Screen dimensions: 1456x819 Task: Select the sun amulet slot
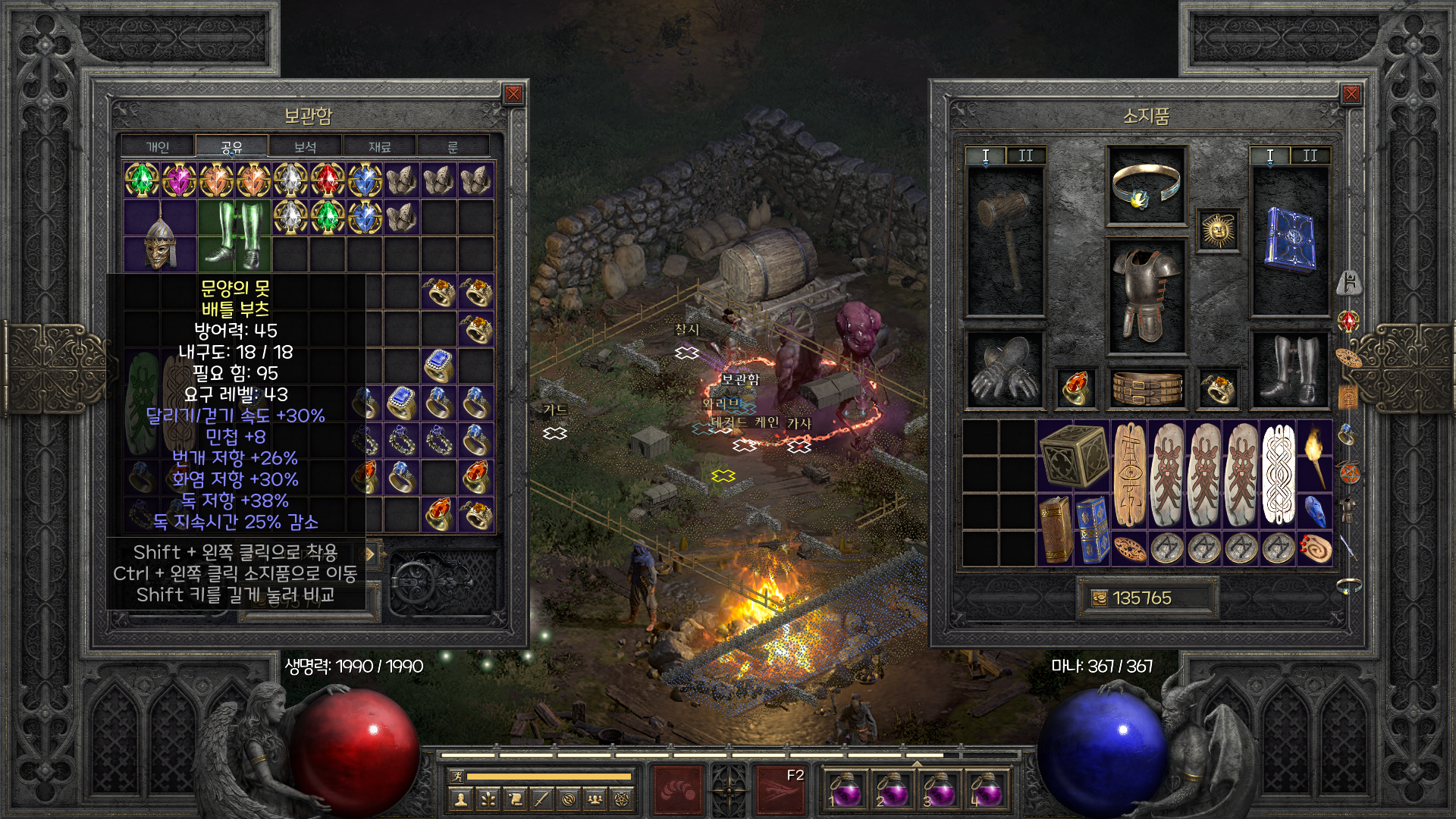tap(1218, 230)
